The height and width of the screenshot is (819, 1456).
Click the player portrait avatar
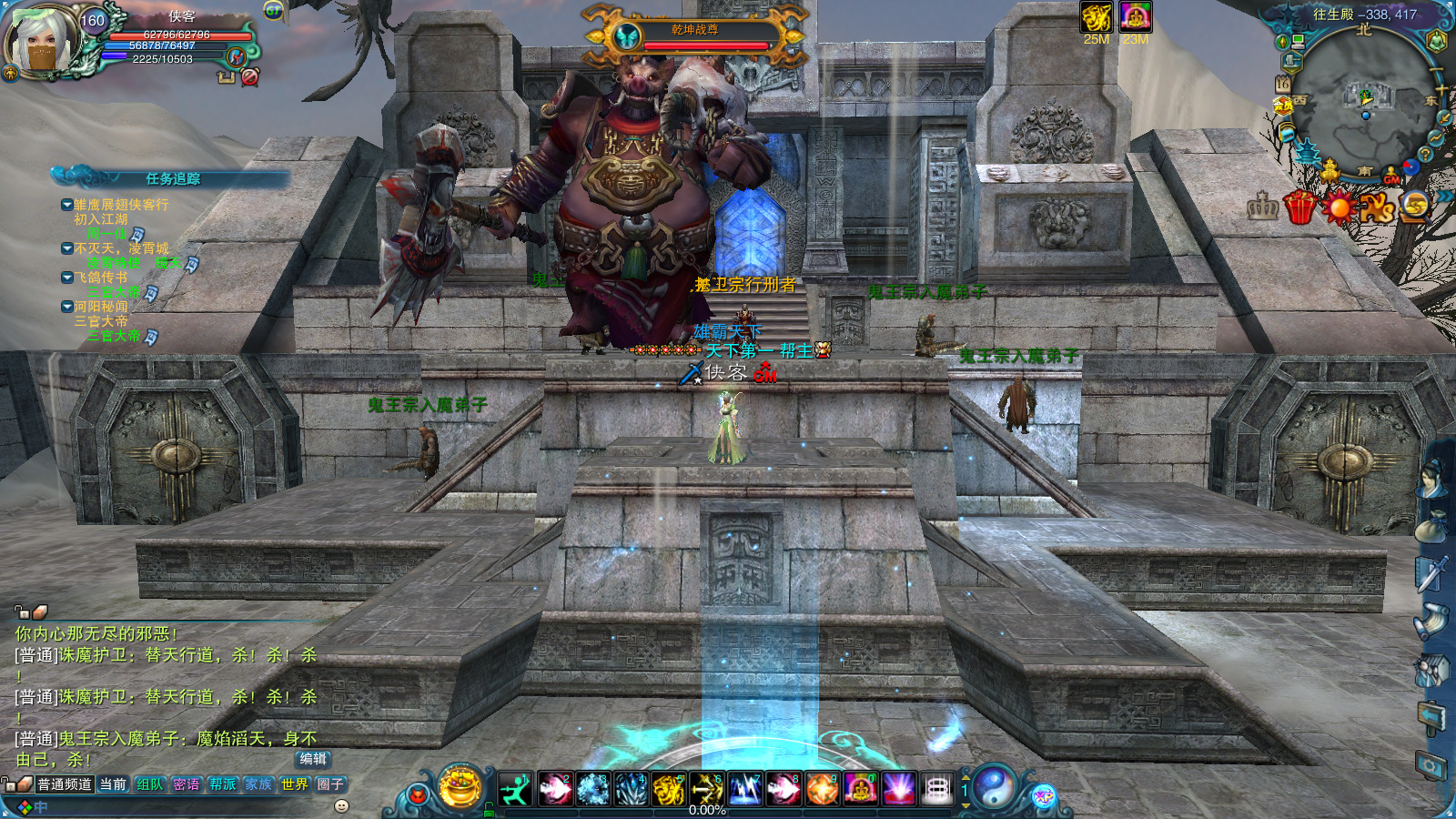click(x=42, y=42)
